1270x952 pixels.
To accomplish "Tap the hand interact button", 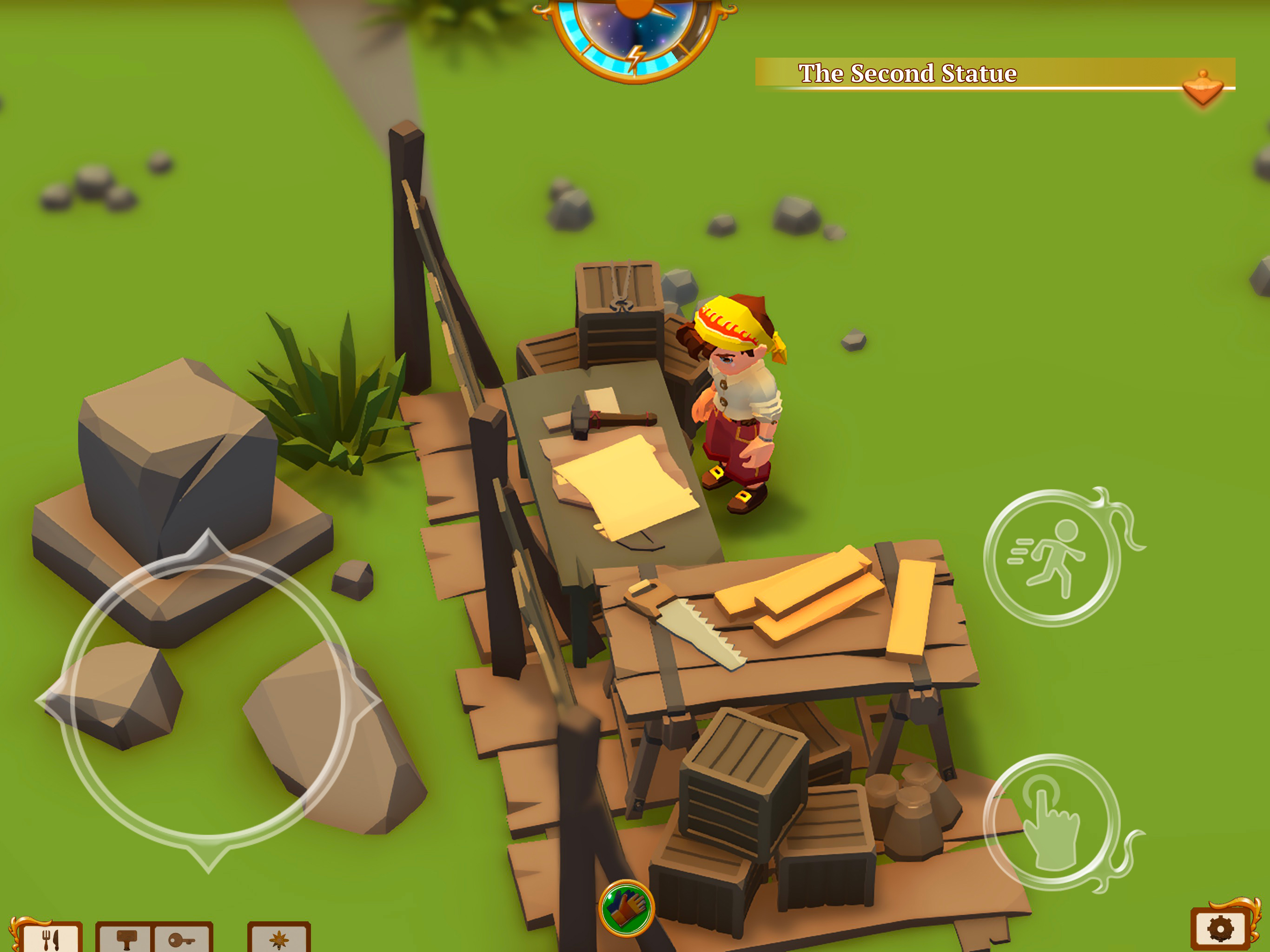I will (1052, 822).
